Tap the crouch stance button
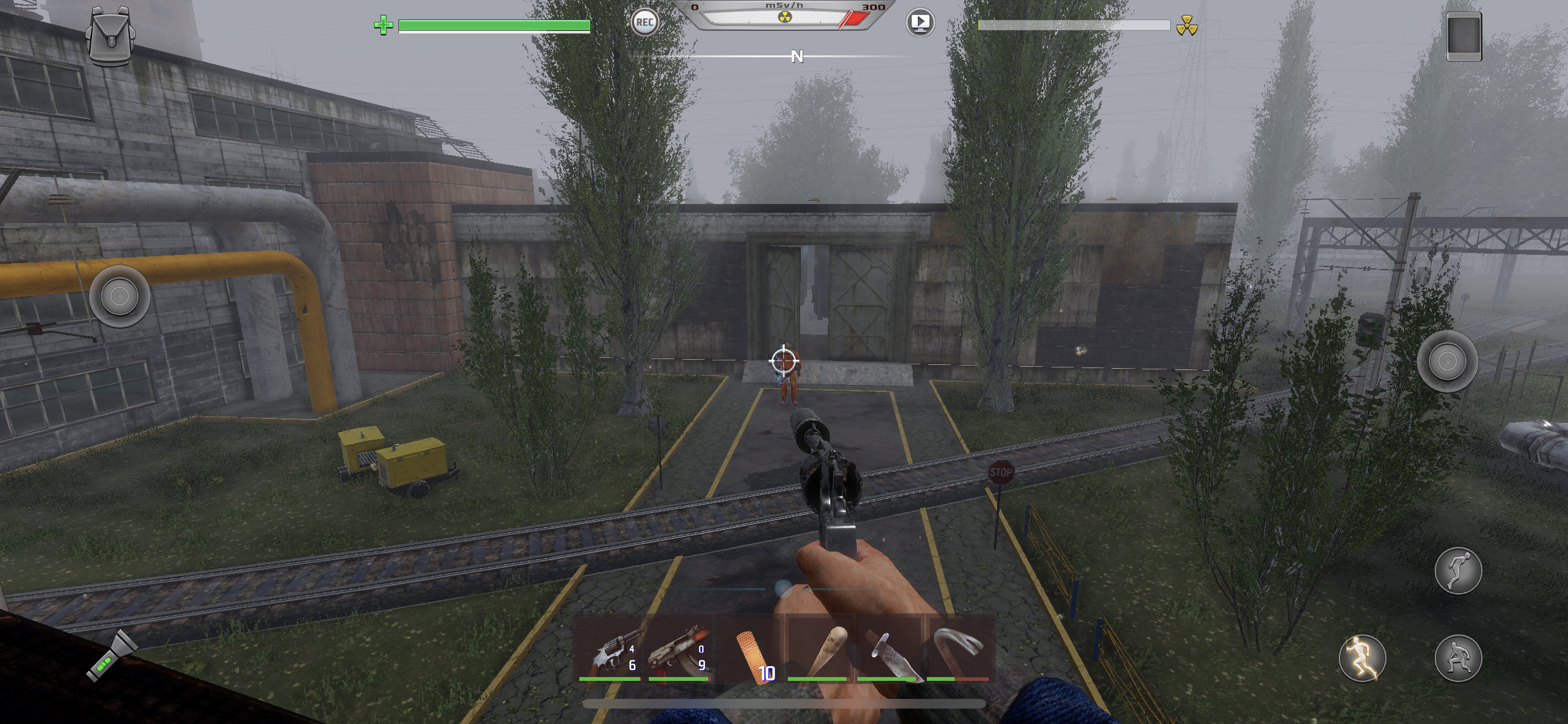1568x724 pixels. click(1458, 658)
